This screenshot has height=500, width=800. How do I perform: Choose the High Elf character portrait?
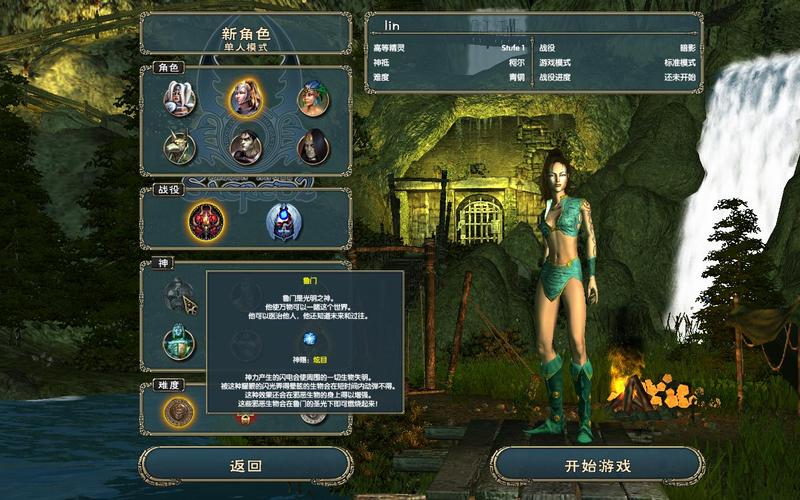click(246, 97)
